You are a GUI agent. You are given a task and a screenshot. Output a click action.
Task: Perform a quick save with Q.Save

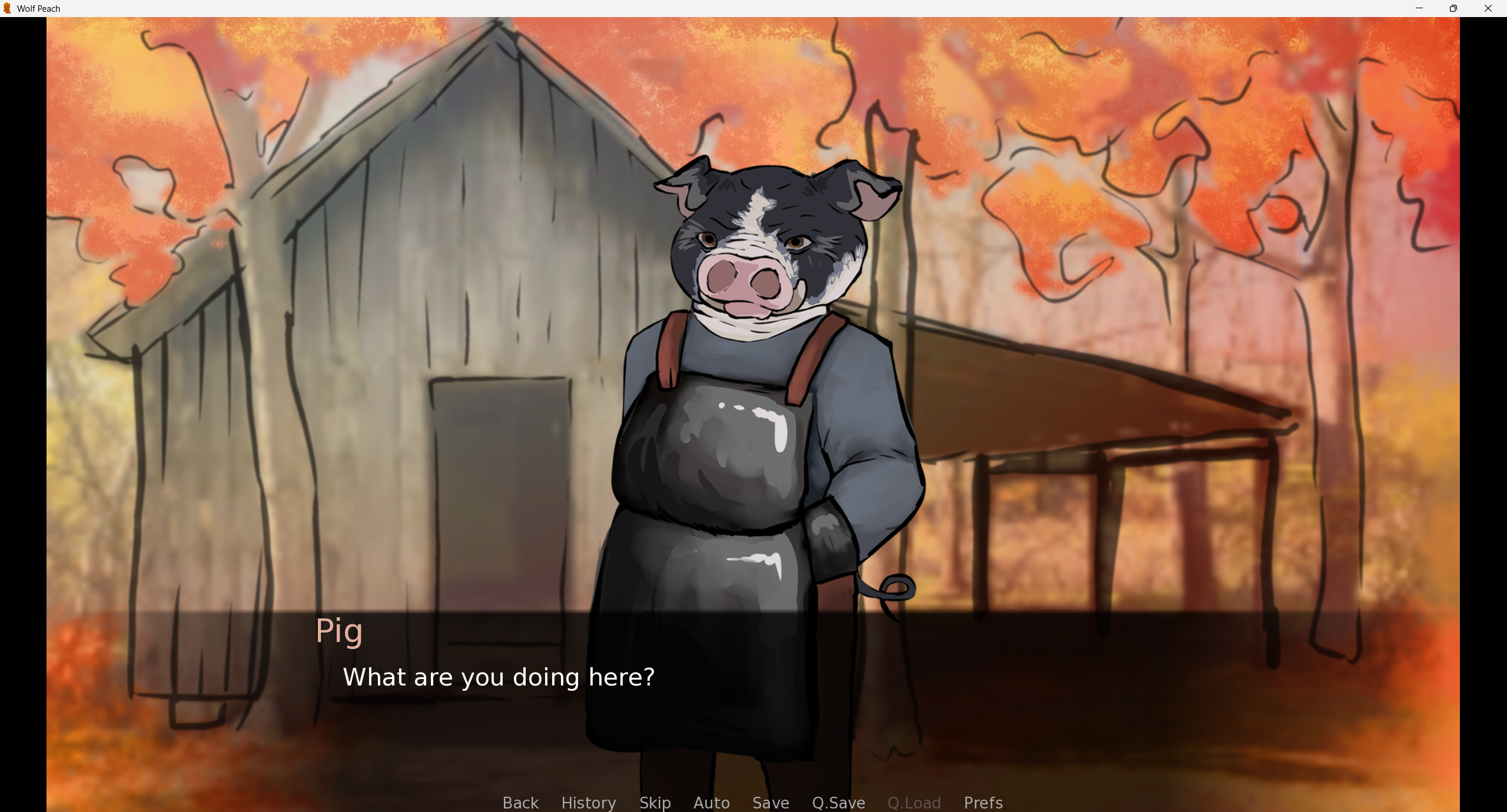838,803
